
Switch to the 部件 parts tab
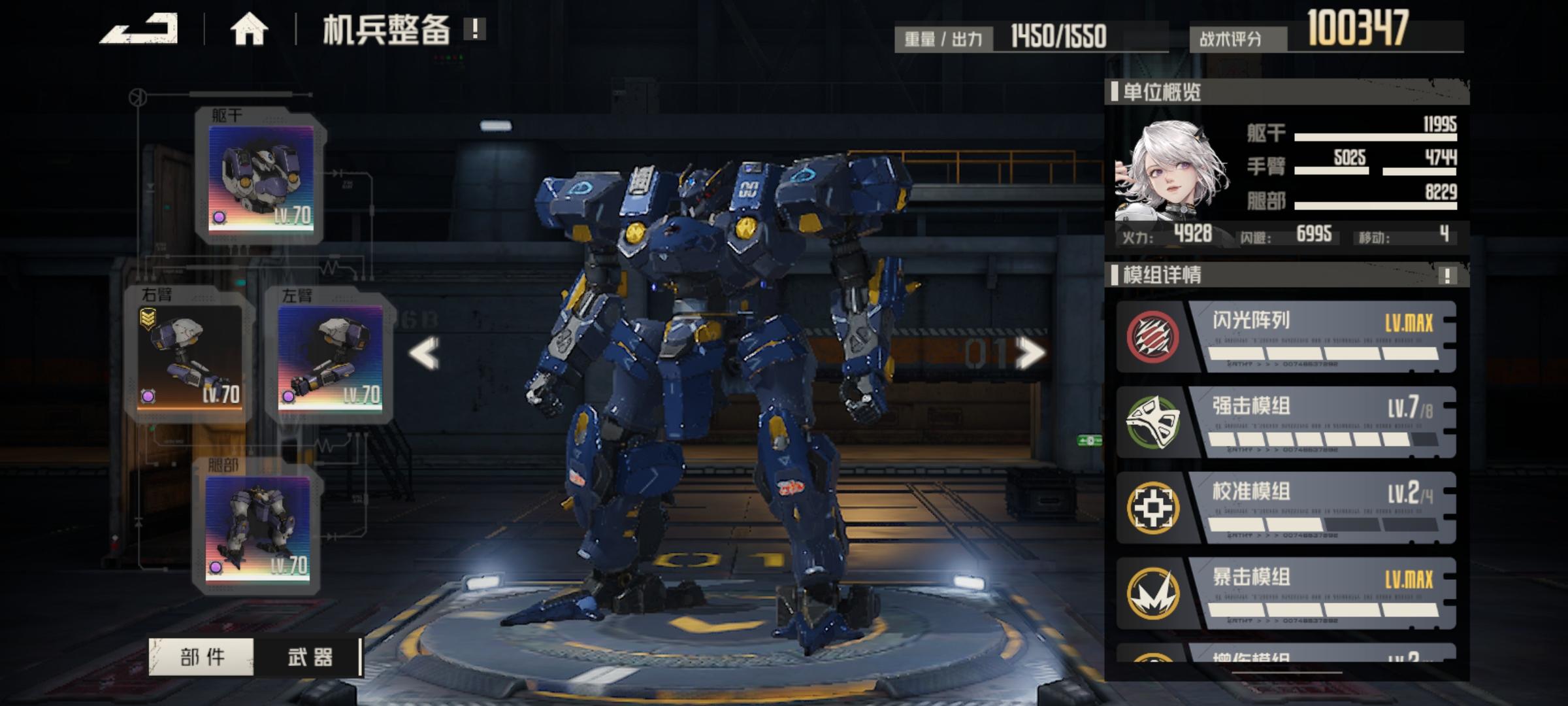coord(202,657)
